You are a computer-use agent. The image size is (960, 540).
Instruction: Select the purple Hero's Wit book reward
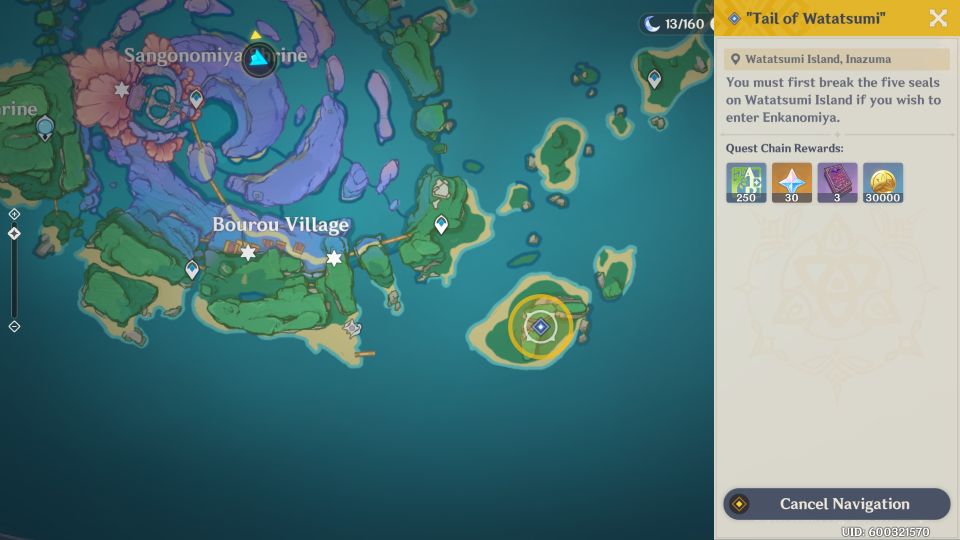tap(837, 183)
